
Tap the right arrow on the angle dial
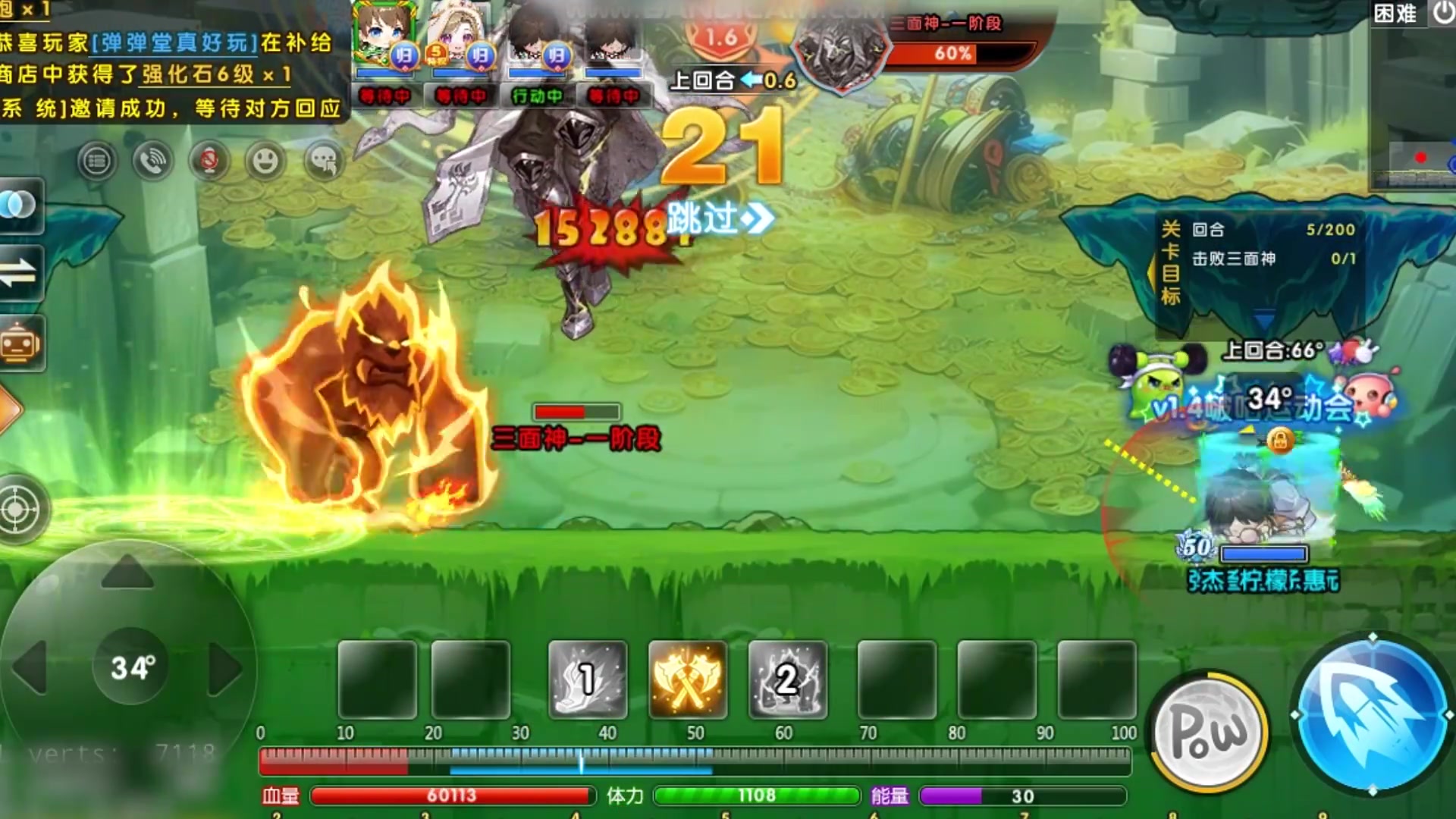coord(224,669)
